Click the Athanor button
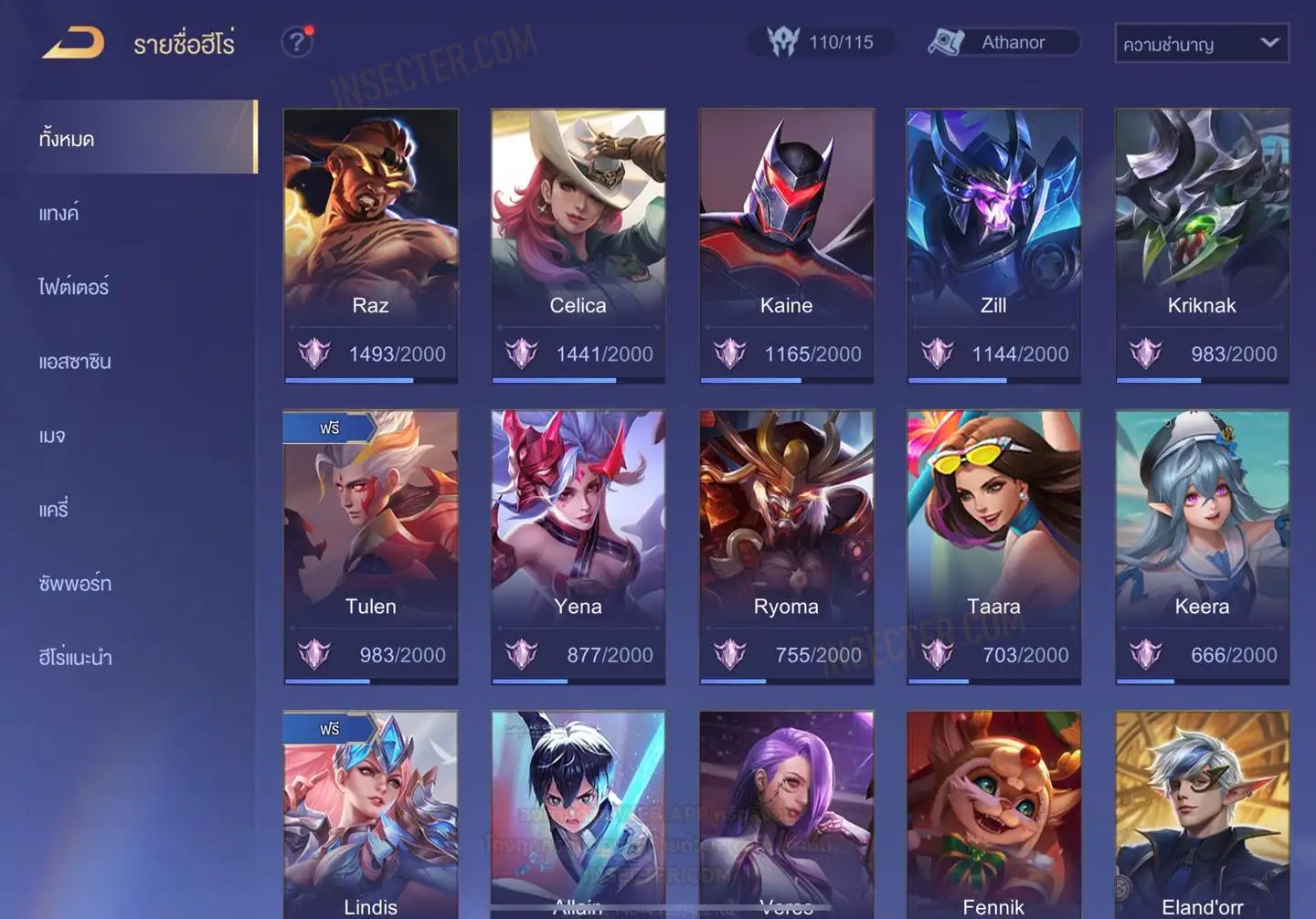Image resolution: width=1316 pixels, height=919 pixels. pyautogui.click(x=1003, y=42)
